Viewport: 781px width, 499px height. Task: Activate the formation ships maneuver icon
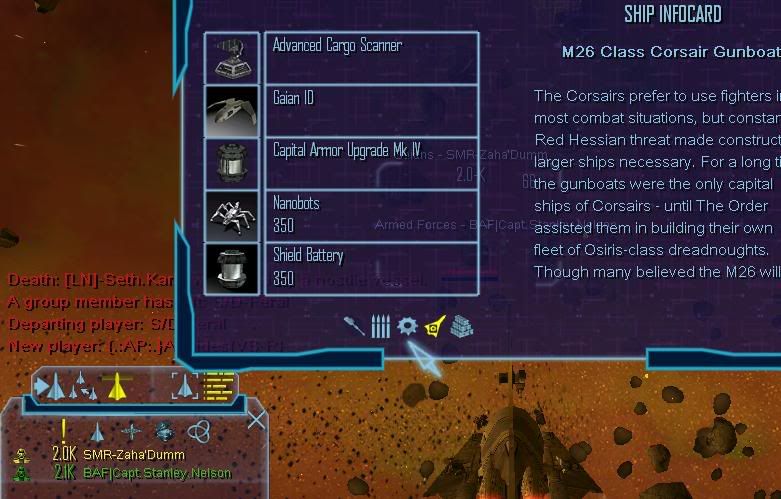click(x=82, y=385)
